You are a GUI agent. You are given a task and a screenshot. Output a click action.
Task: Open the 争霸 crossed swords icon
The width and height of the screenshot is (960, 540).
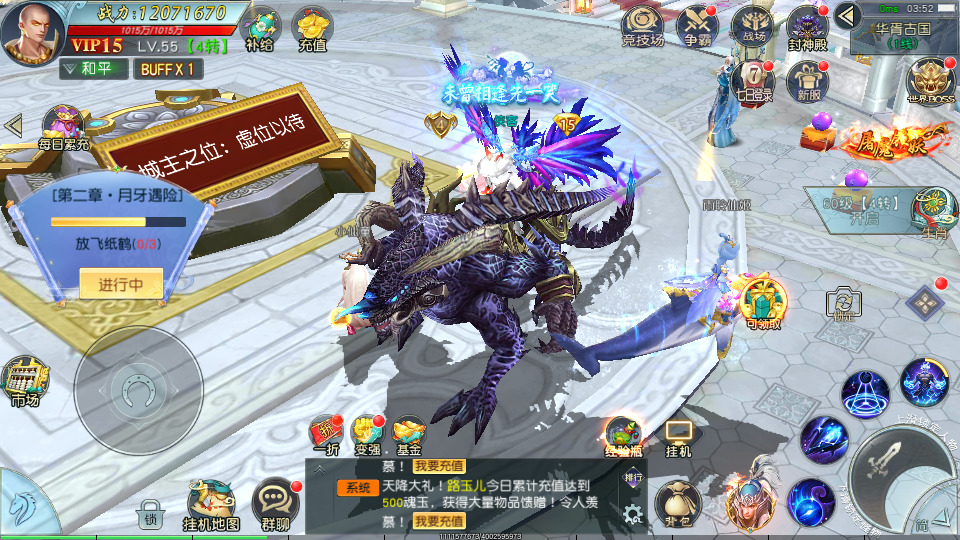click(696, 24)
